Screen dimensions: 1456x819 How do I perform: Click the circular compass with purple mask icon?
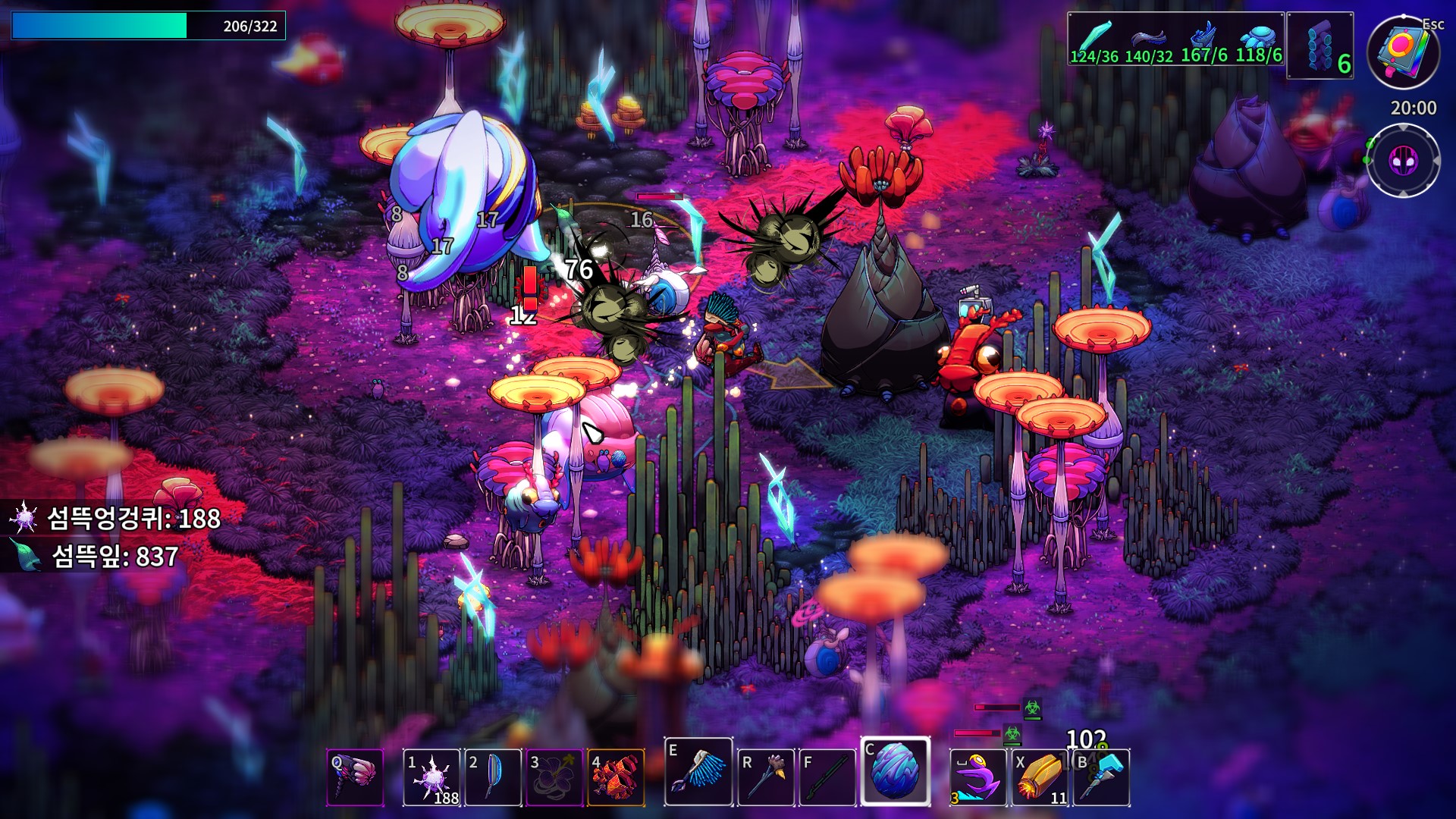click(1404, 161)
